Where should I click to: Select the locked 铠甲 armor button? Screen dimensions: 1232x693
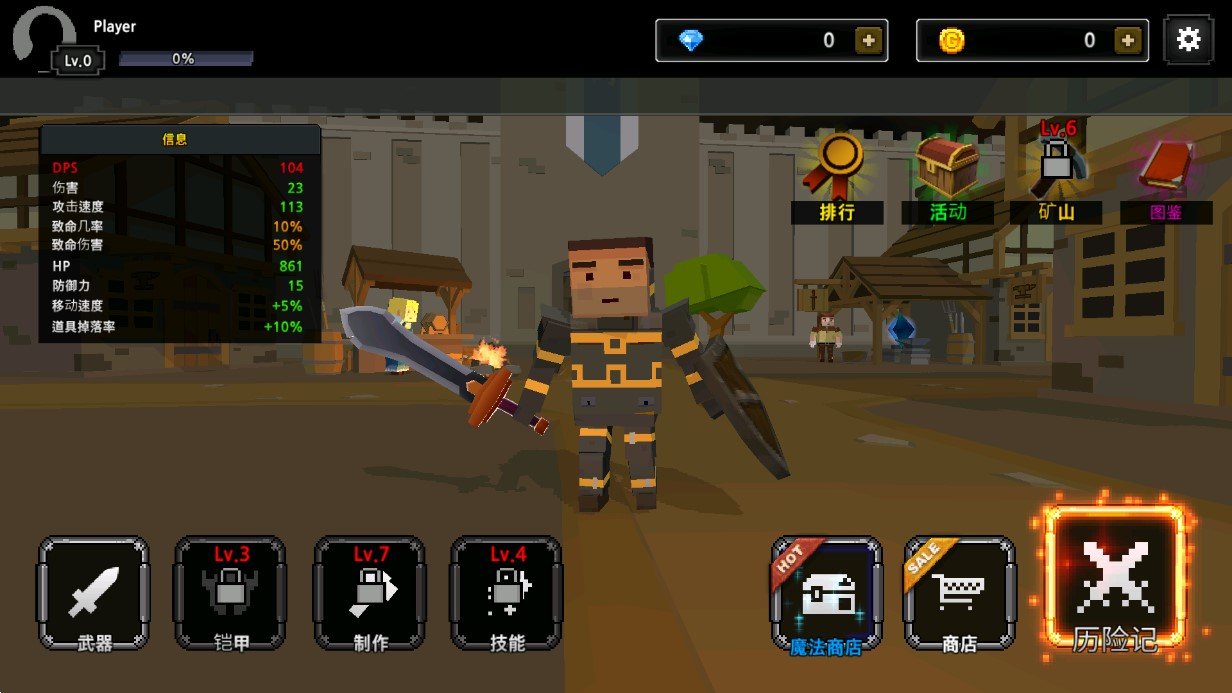pos(231,593)
